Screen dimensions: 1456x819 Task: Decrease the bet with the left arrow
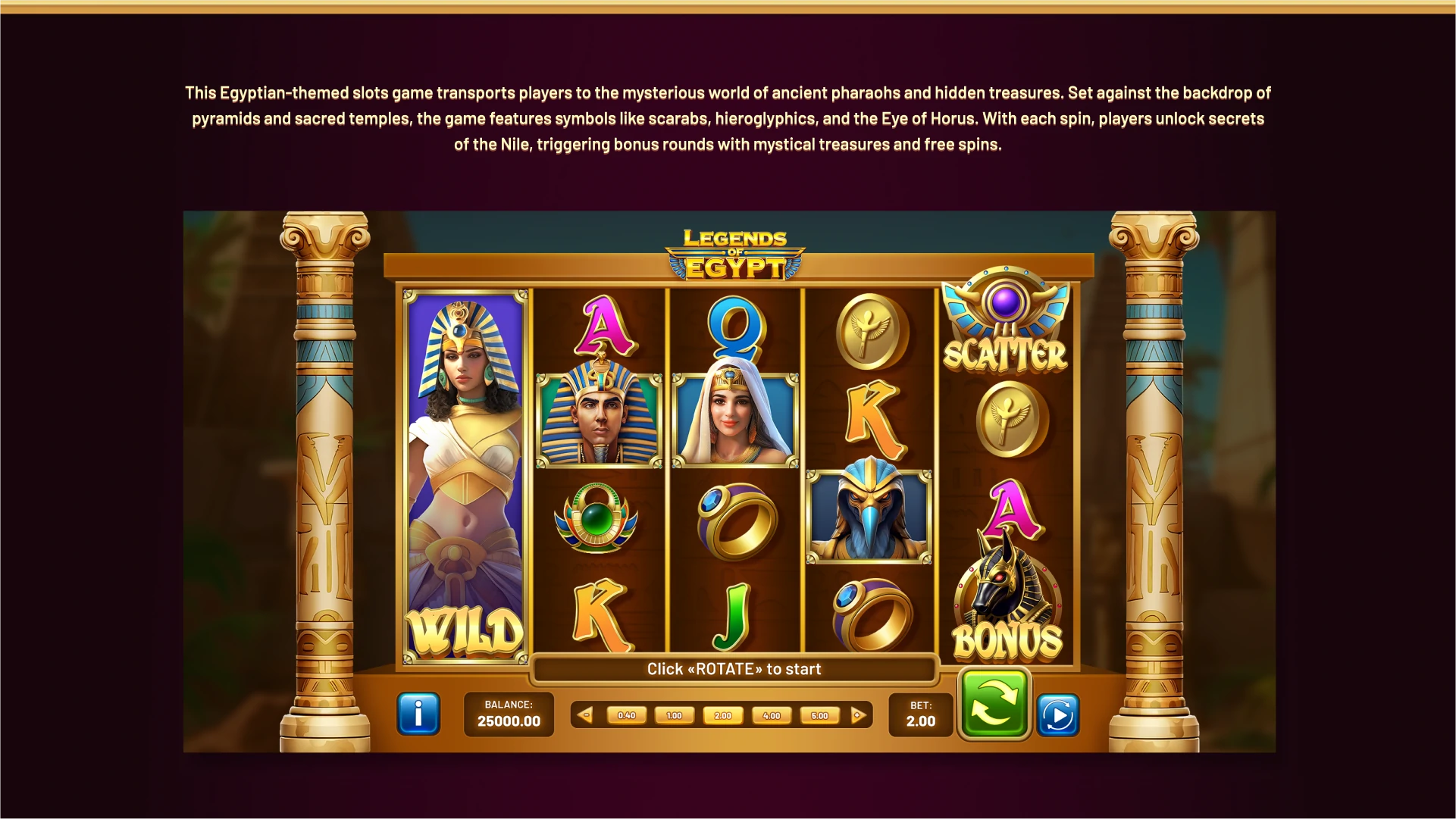pos(586,714)
